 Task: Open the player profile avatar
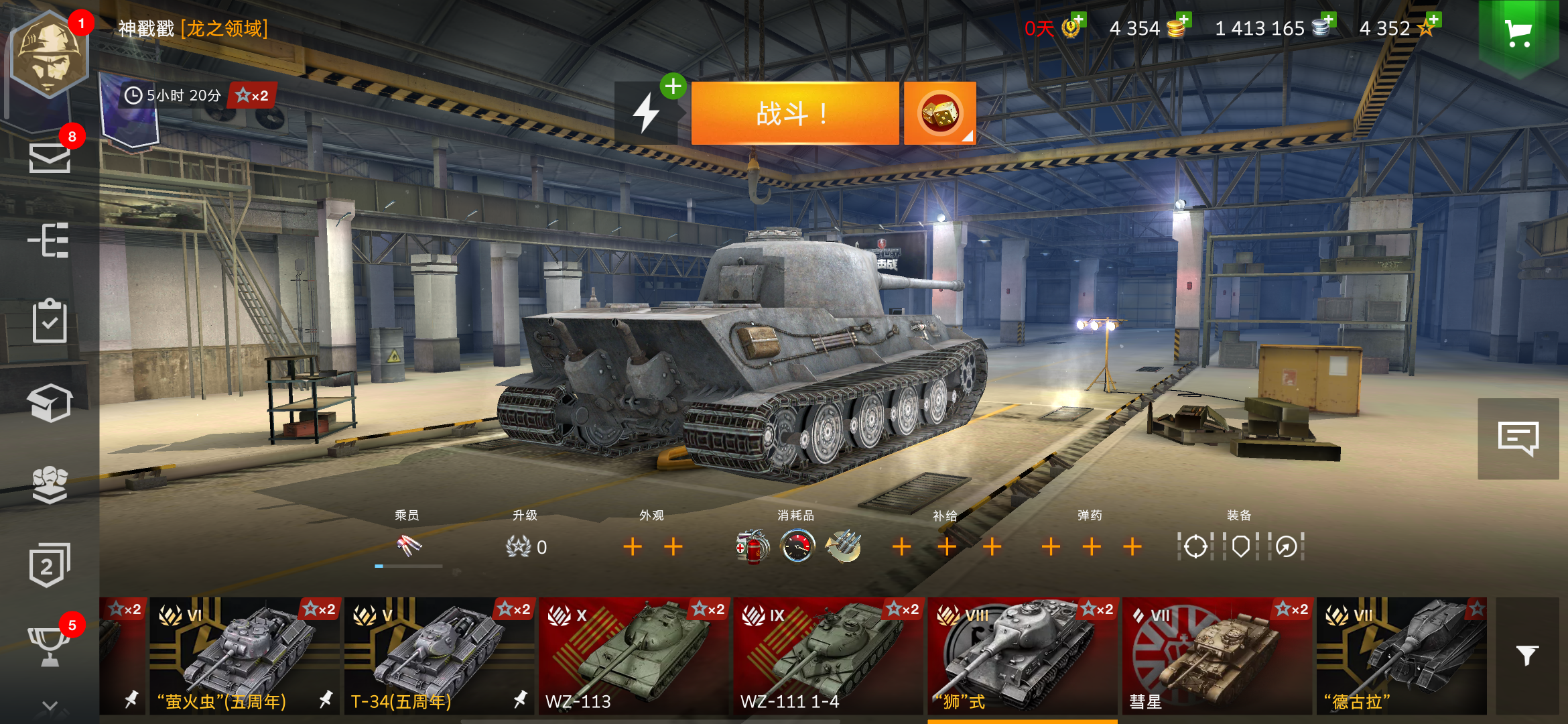point(49,50)
